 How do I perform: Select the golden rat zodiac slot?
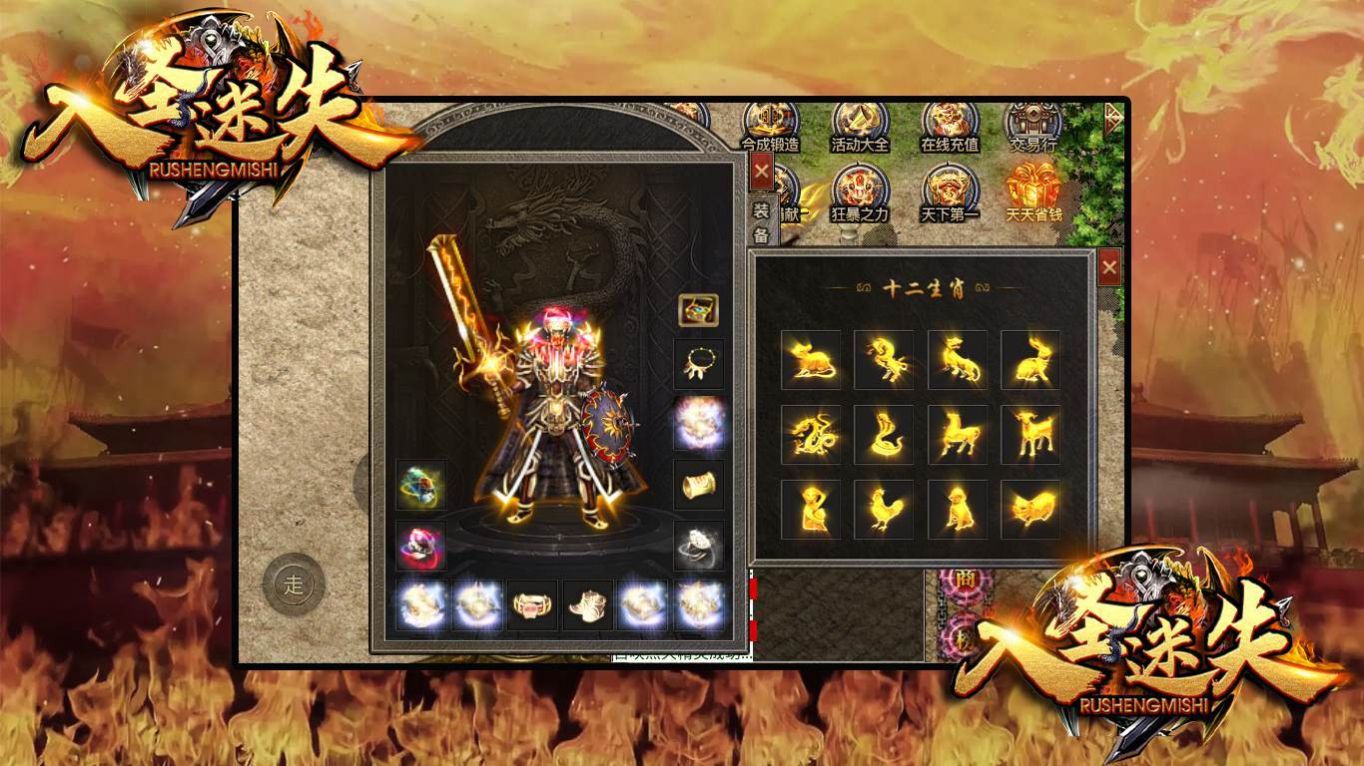(810, 360)
